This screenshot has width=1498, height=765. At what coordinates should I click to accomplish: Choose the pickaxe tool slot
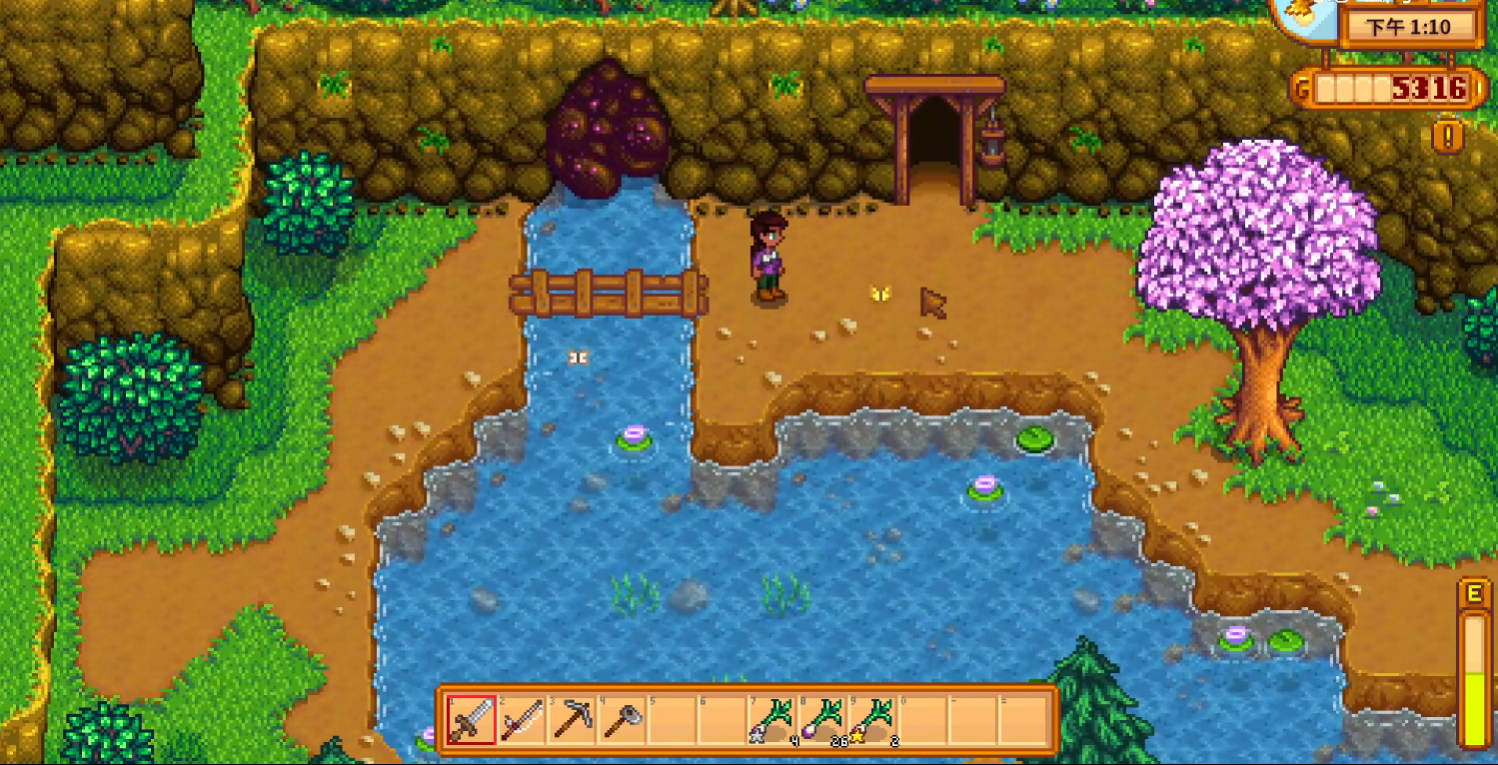(572, 720)
